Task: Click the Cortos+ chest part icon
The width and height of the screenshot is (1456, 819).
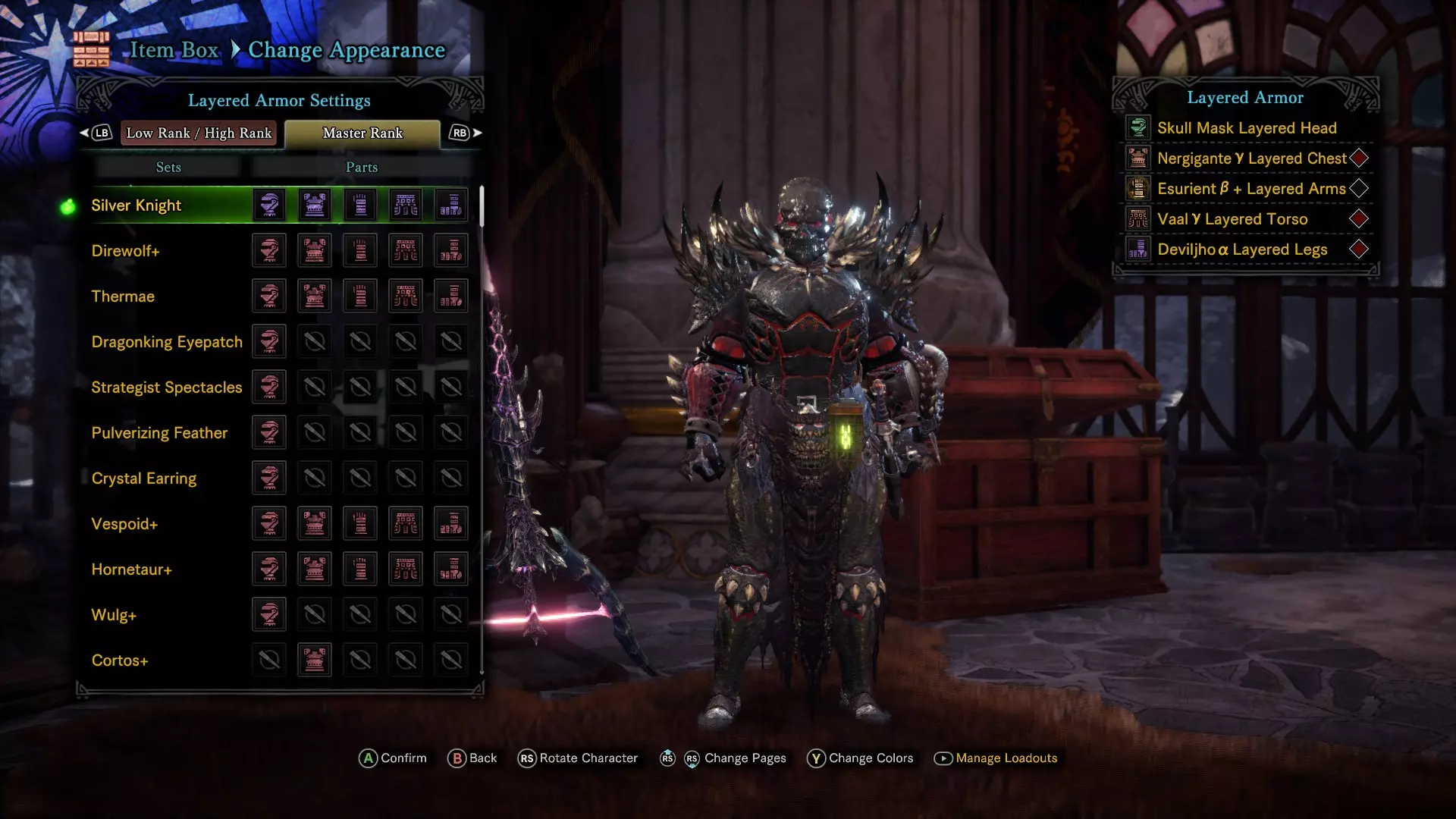Action: tap(315, 660)
